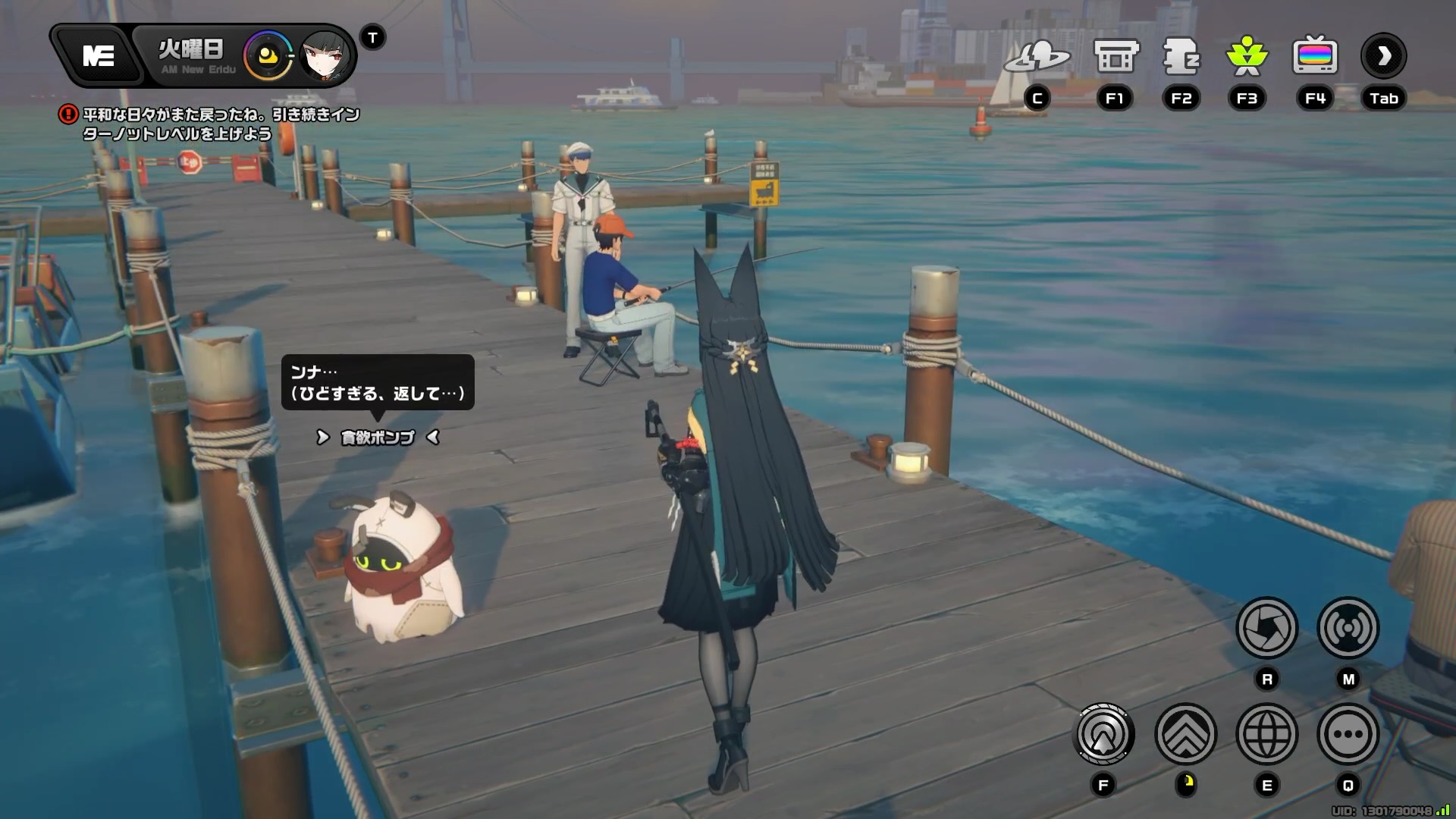The width and height of the screenshot is (1456, 819).
Task: Open the three-dot more options button
Action: pyautogui.click(x=1348, y=734)
